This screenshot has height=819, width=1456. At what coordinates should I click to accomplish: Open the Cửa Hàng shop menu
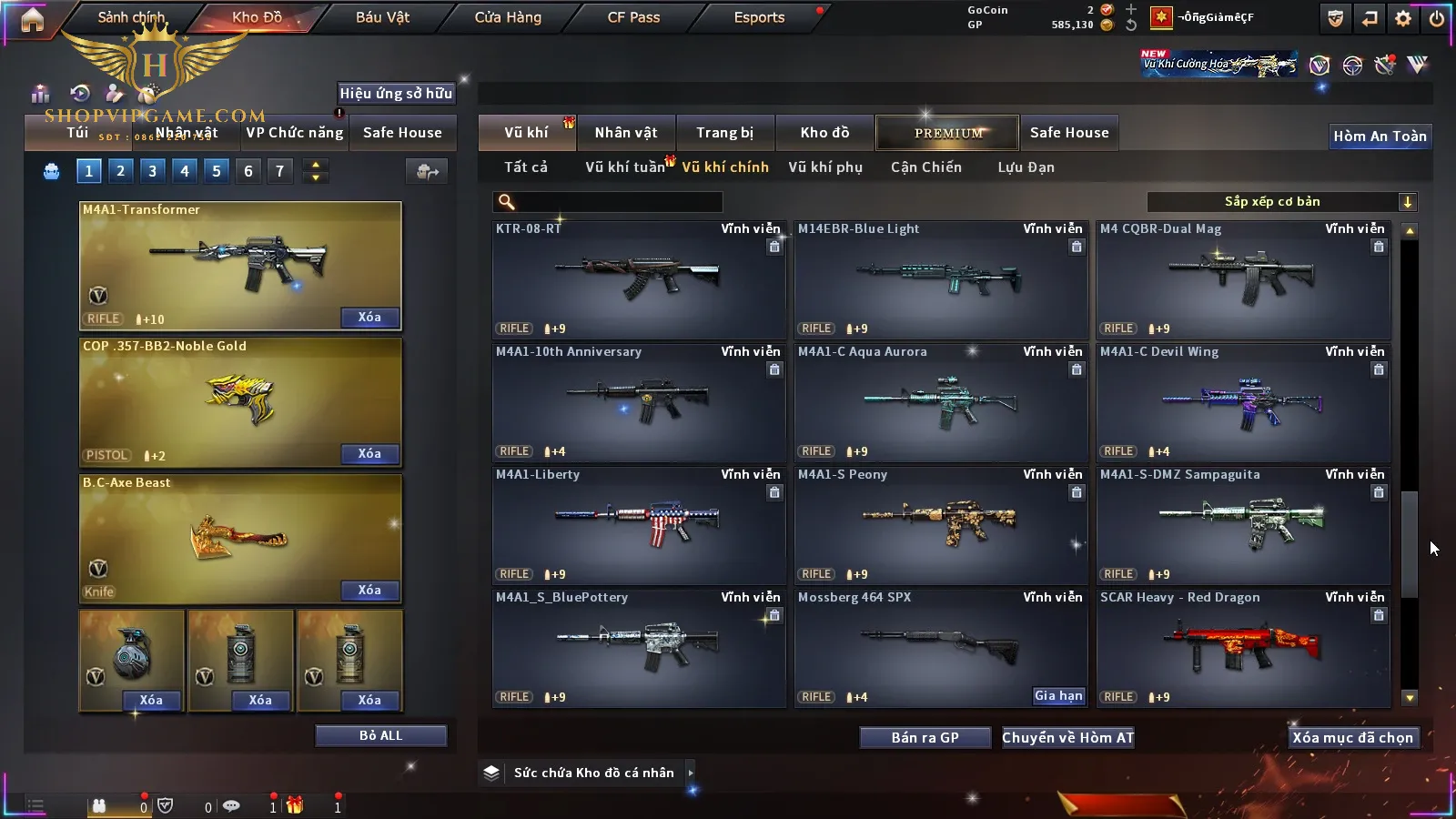click(508, 17)
